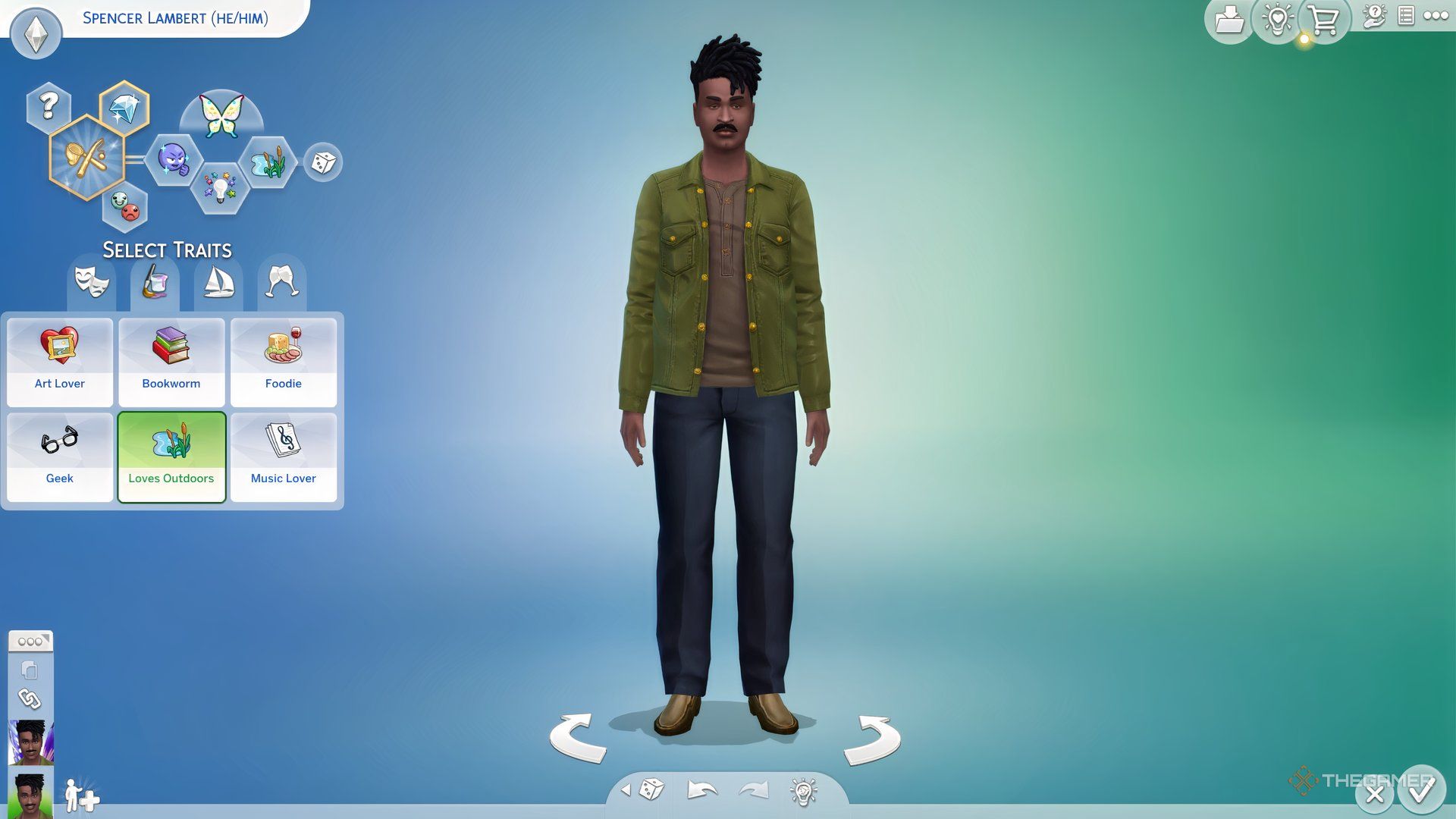Screen dimensions: 1456x819
Task: Select the Bookworm trait
Action: (x=171, y=362)
